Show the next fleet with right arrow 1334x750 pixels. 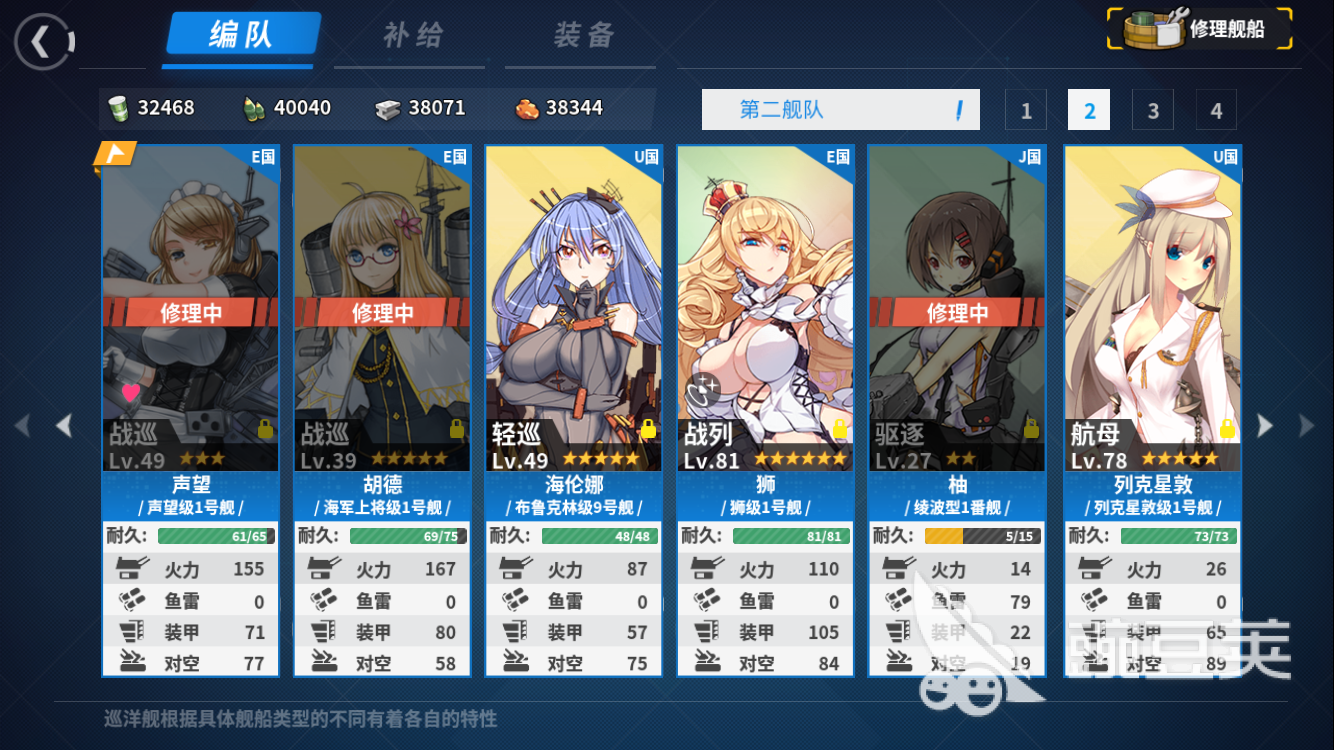pos(1265,426)
